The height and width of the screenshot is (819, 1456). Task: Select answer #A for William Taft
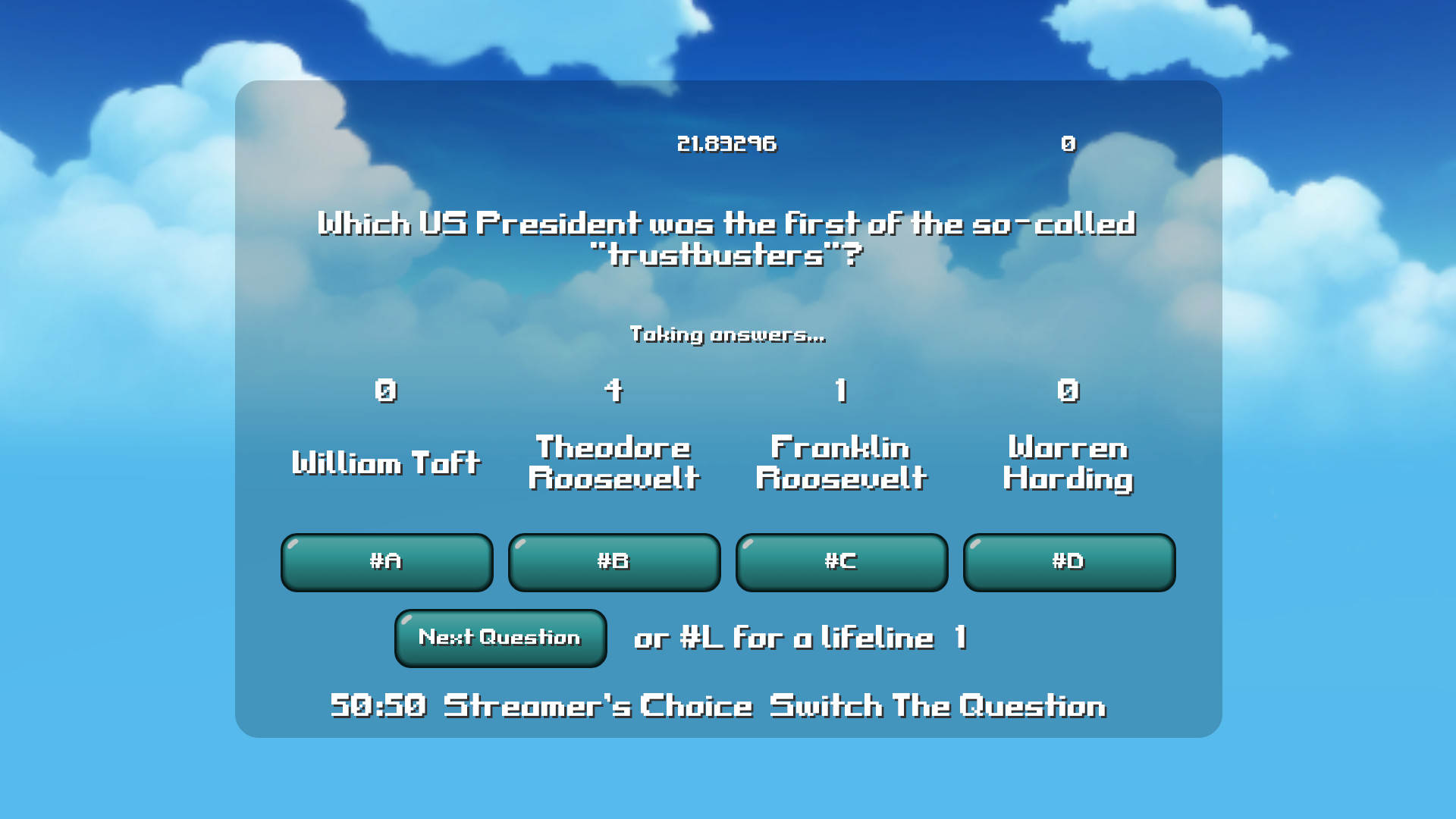(386, 562)
